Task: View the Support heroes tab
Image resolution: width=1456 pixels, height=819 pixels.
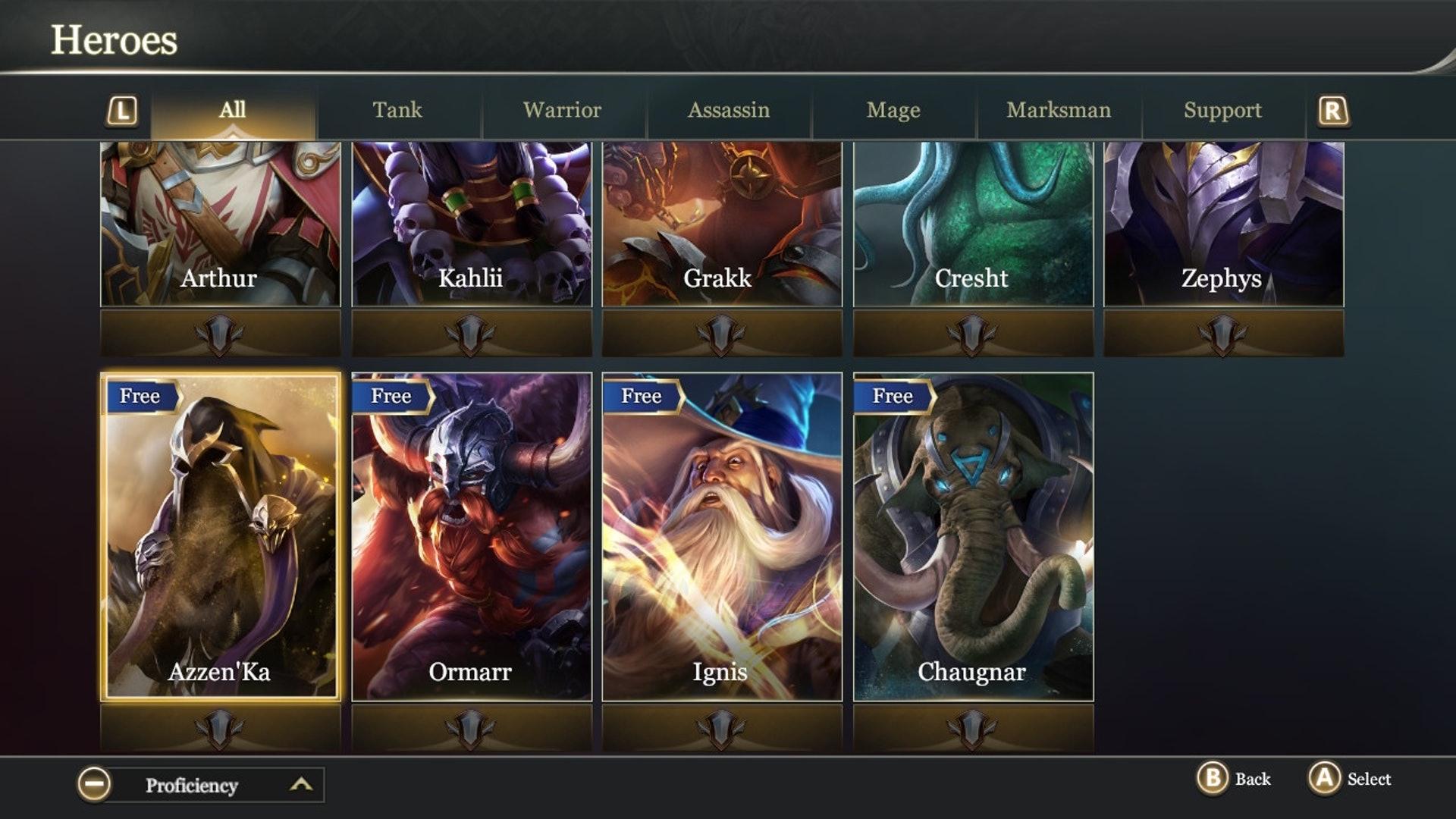Action: [1222, 111]
